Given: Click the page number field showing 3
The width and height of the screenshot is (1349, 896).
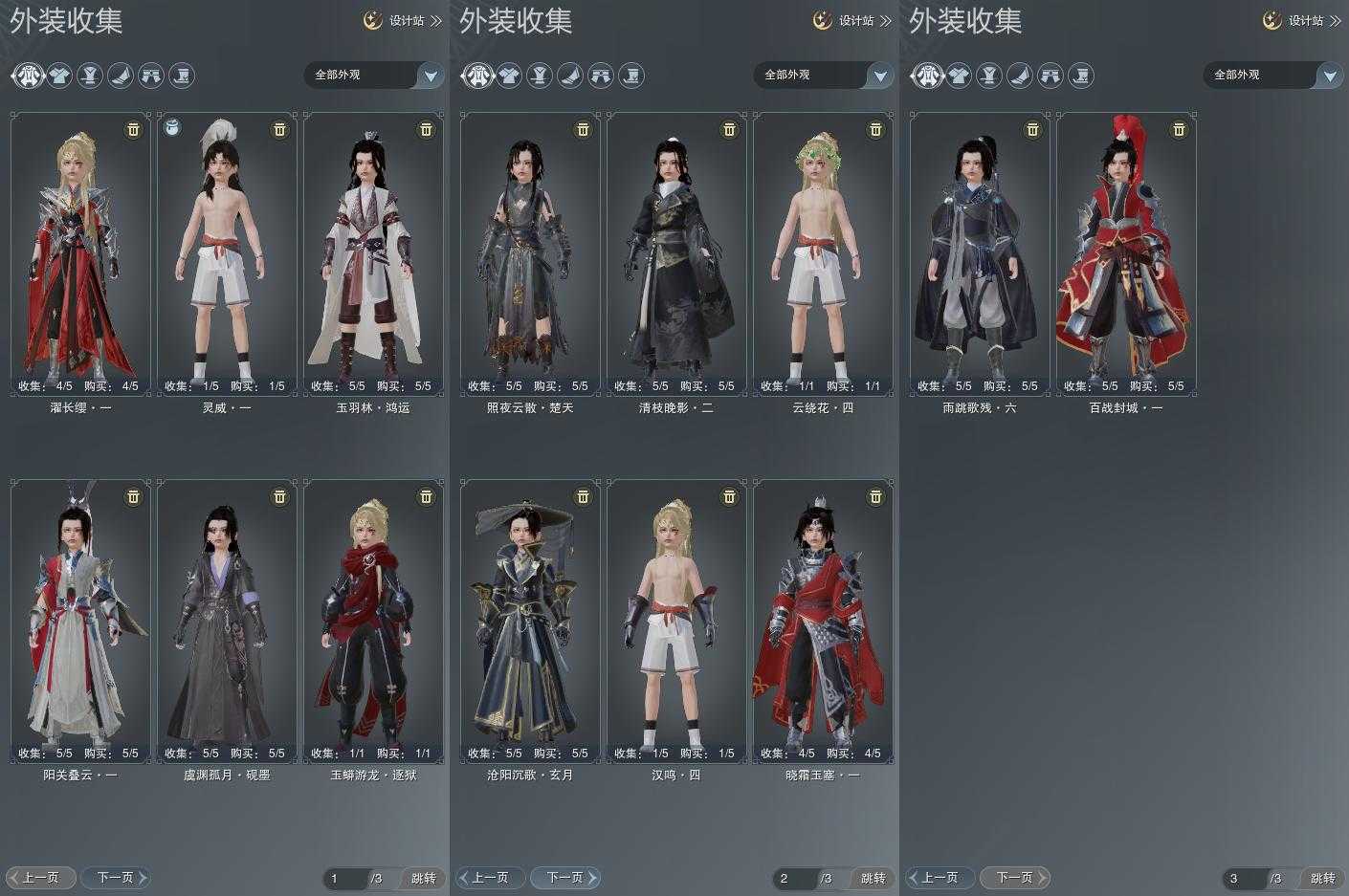Looking at the screenshot, I should [1243, 878].
